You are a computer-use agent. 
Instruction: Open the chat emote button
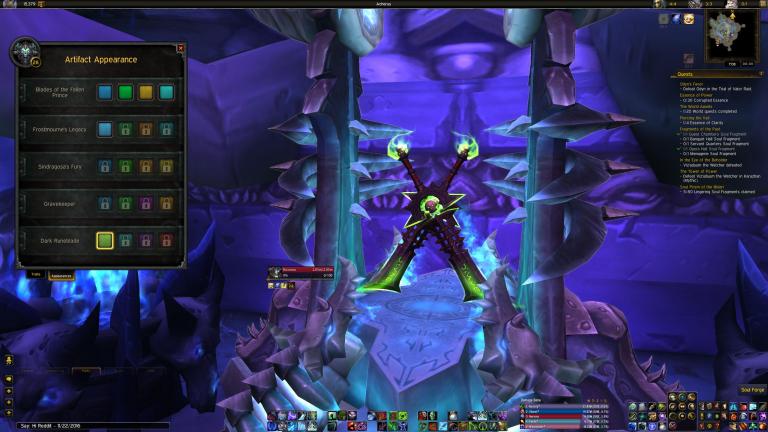click(8, 359)
